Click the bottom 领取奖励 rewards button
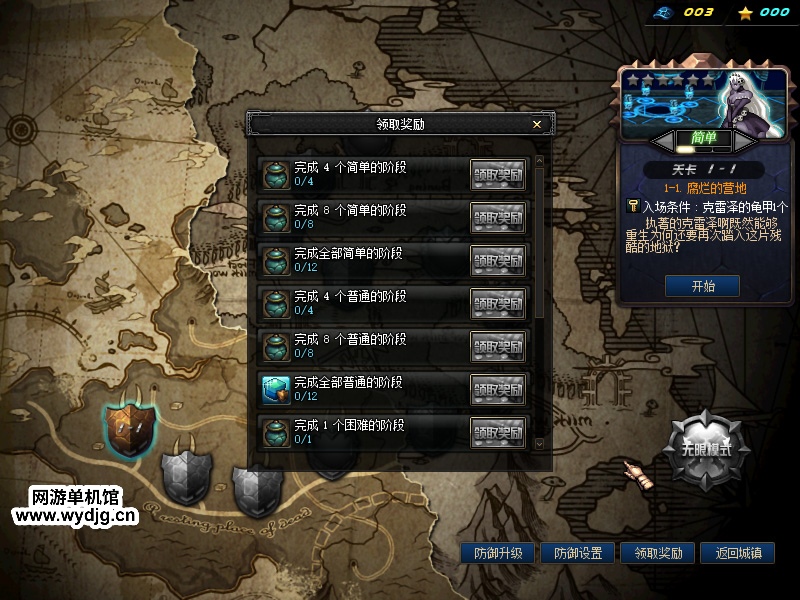Image resolution: width=800 pixels, height=600 pixels. click(658, 553)
